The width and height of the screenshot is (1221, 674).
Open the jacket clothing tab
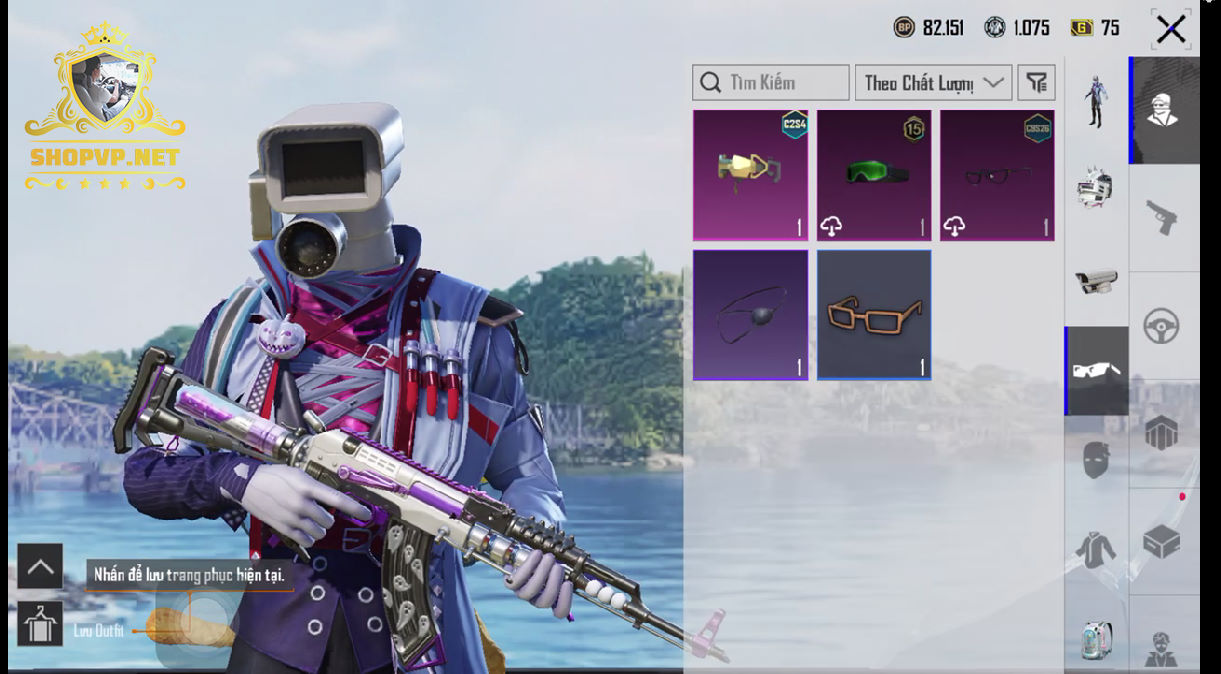point(1096,549)
